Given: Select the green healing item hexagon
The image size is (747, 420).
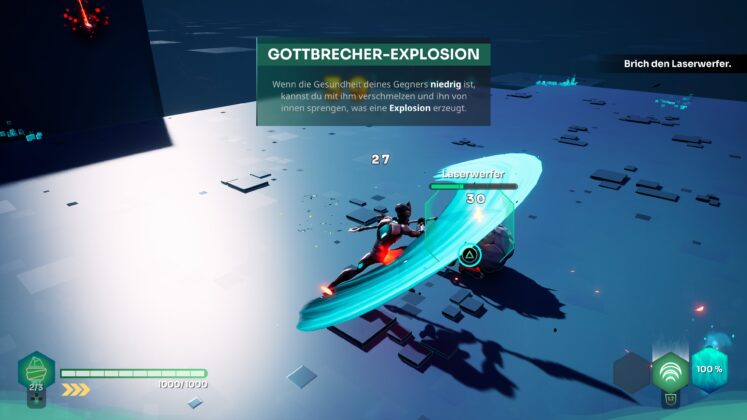Looking at the screenshot, I should pyautogui.click(x=36, y=370).
